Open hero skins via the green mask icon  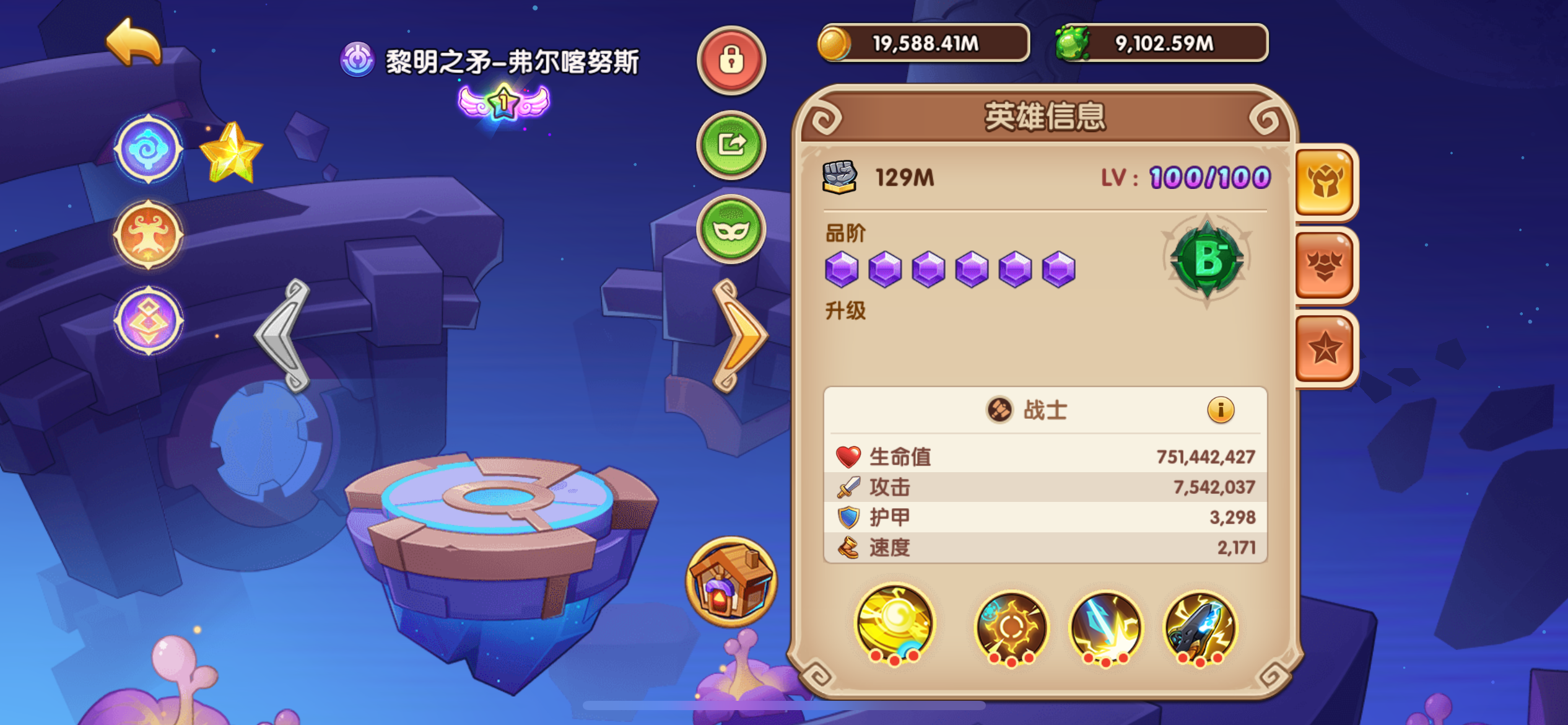[x=731, y=227]
